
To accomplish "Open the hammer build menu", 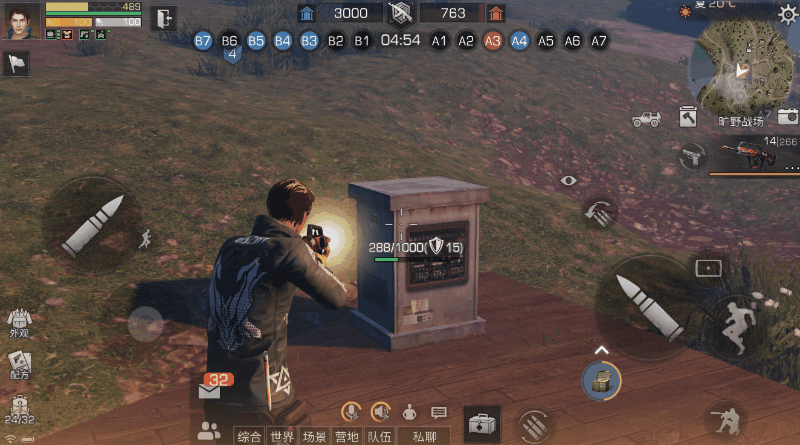I will 688,117.
